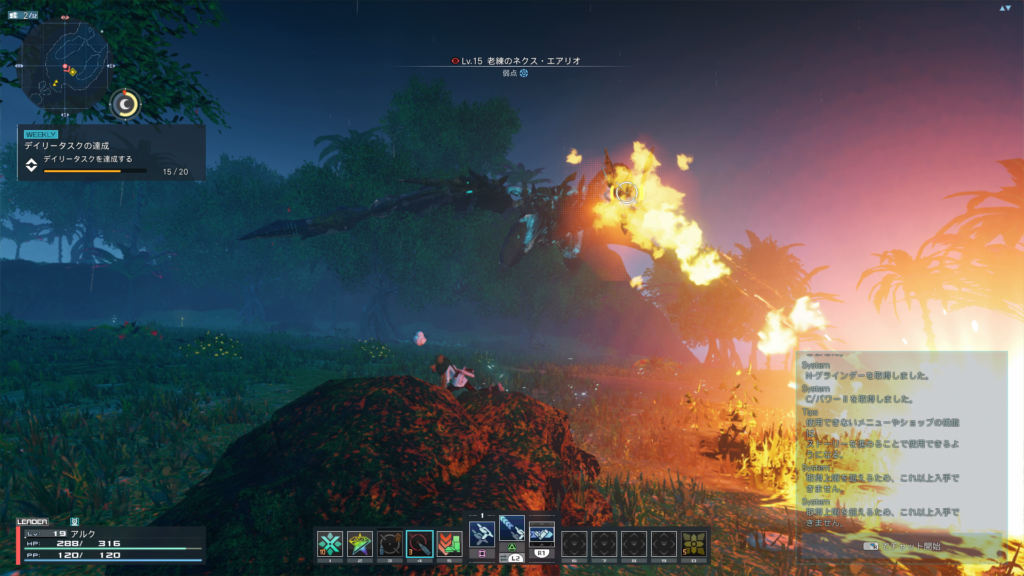The width and height of the screenshot is (1024, 576).
Task: Click the top-right corner arrows icon
Action: [1005, 8]
